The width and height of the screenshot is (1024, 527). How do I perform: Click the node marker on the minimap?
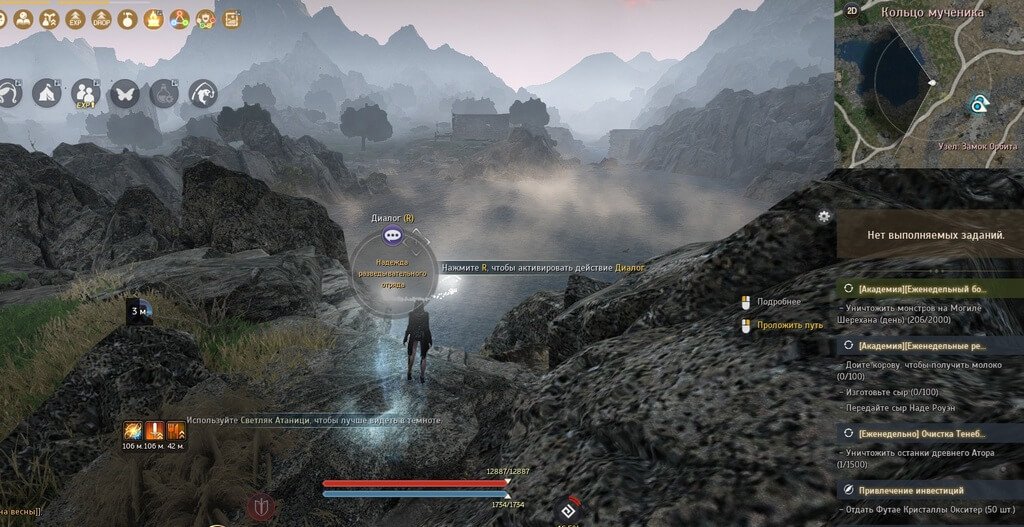click(978, 105)
